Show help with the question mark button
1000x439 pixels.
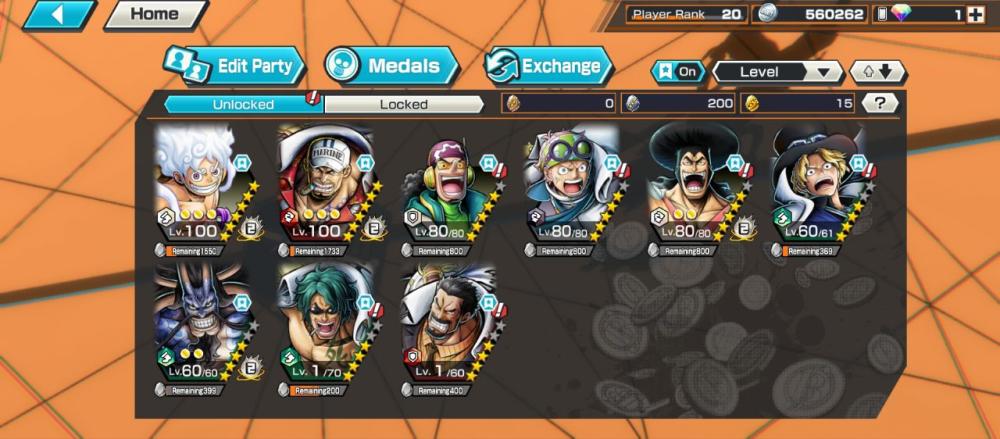879,103
